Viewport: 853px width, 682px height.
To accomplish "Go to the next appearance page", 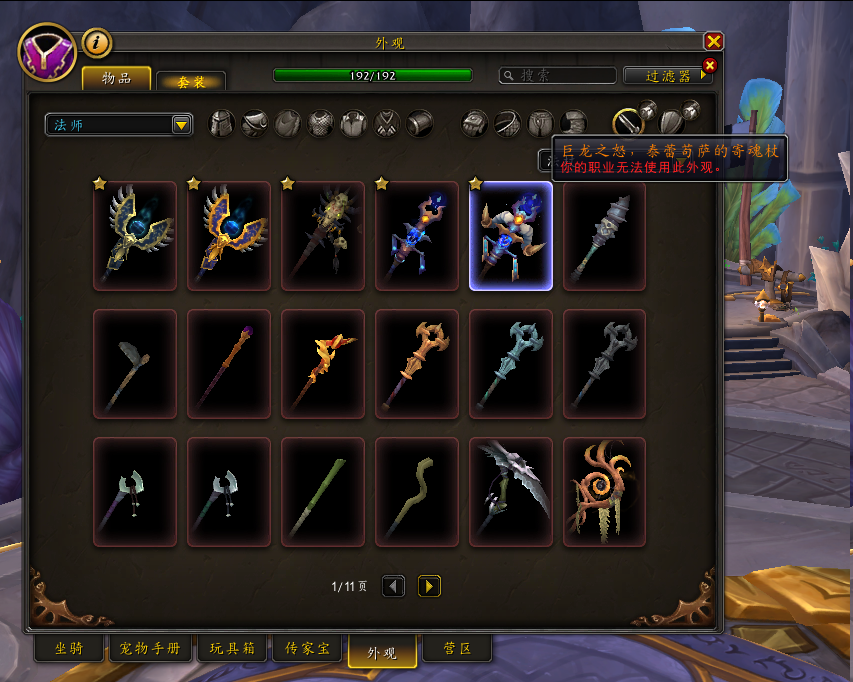I will pyautogui.click(x=429, y=586).
